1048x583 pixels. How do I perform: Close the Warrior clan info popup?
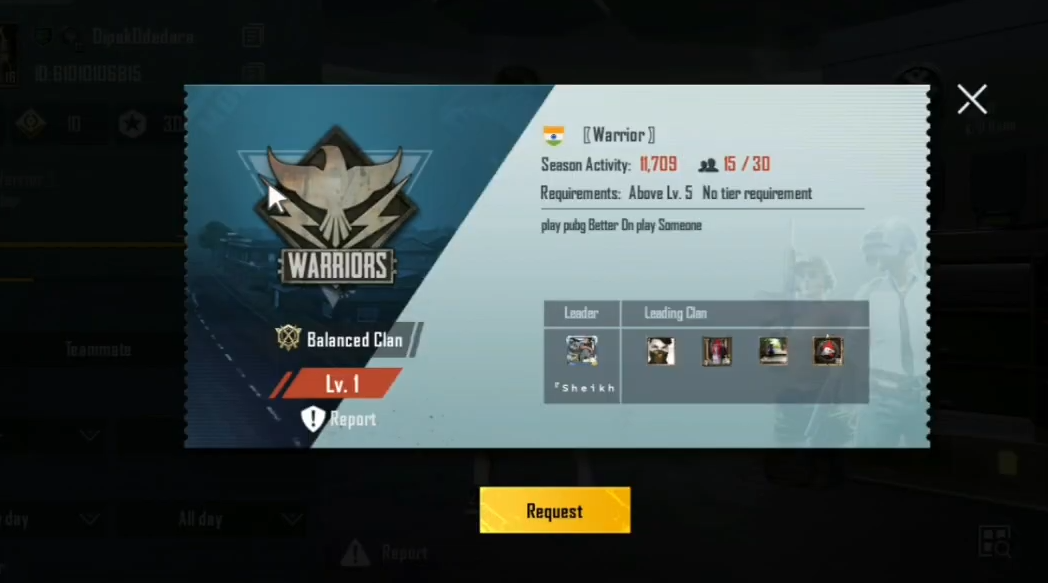tap(971, 99)
